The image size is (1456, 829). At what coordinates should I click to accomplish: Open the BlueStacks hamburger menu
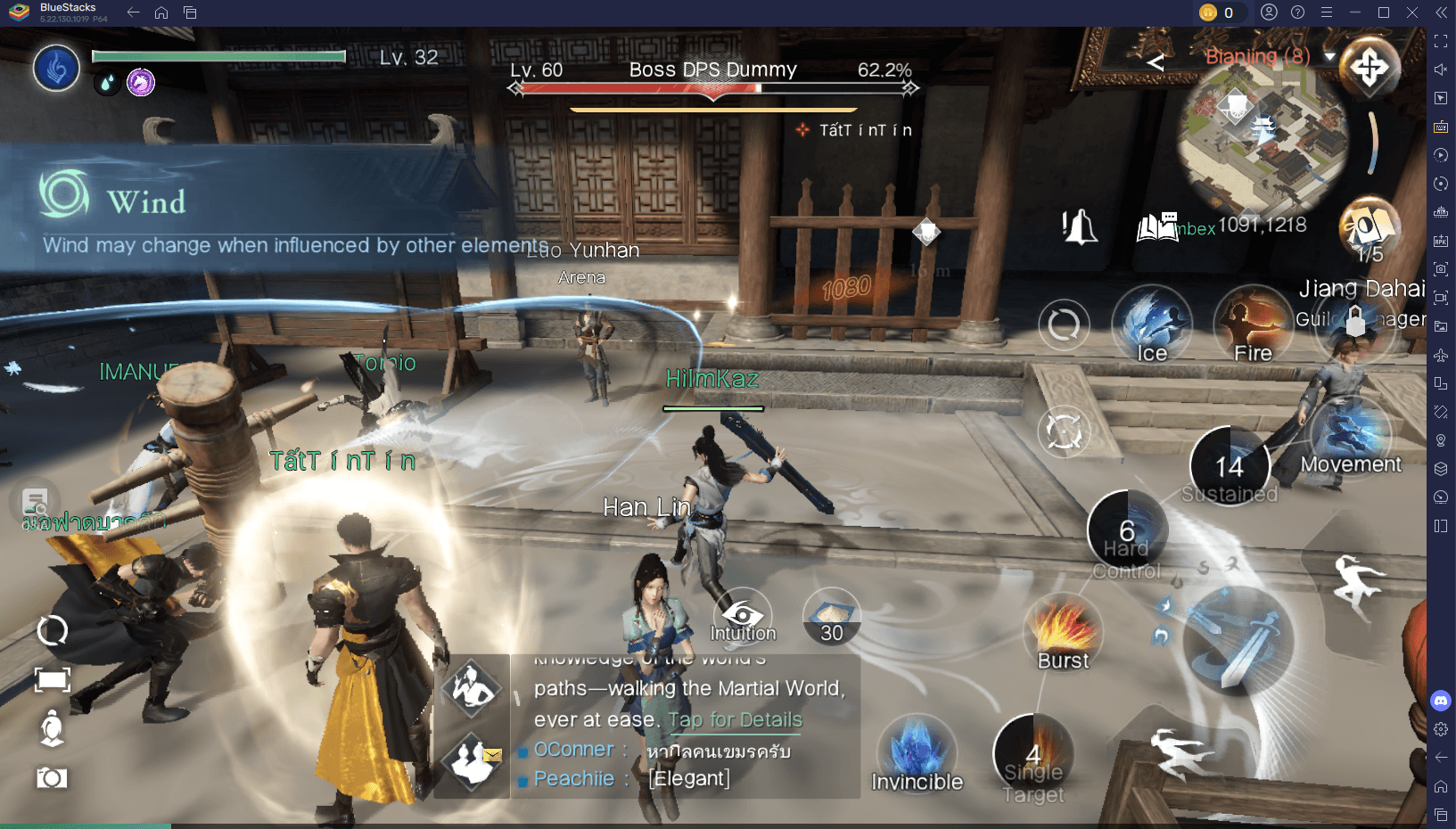pyautogui.click(x=1326, y=12)
